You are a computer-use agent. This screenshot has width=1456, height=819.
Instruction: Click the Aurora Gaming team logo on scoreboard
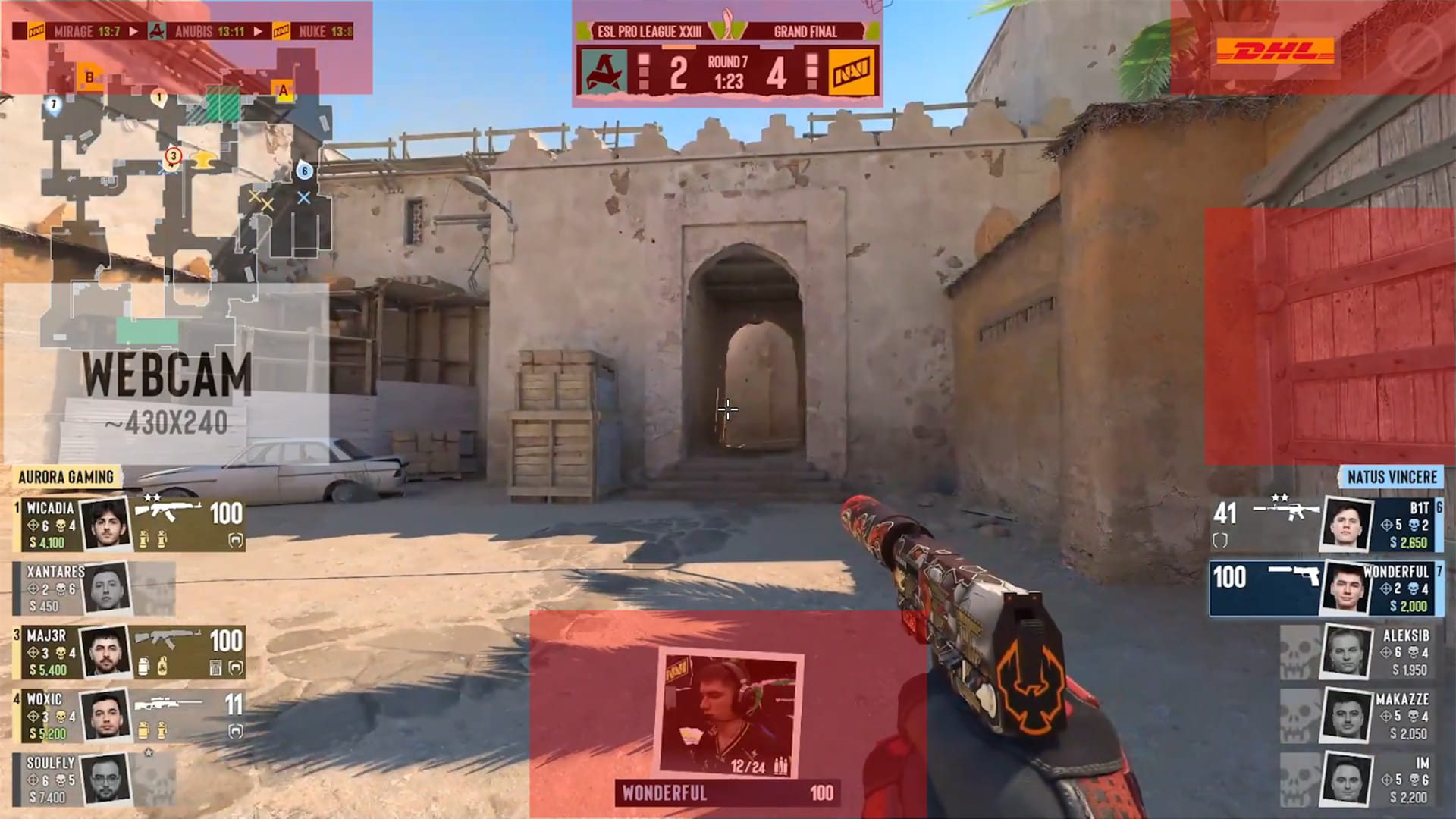pos(604,73)
